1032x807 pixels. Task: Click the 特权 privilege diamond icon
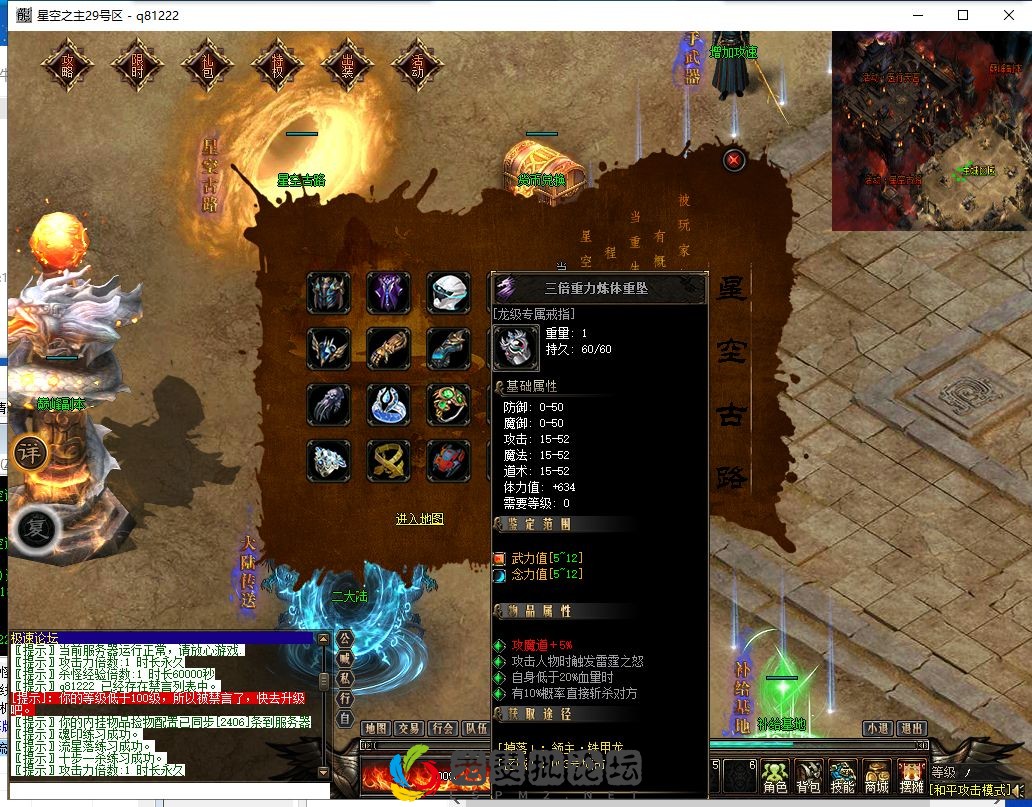278,65
